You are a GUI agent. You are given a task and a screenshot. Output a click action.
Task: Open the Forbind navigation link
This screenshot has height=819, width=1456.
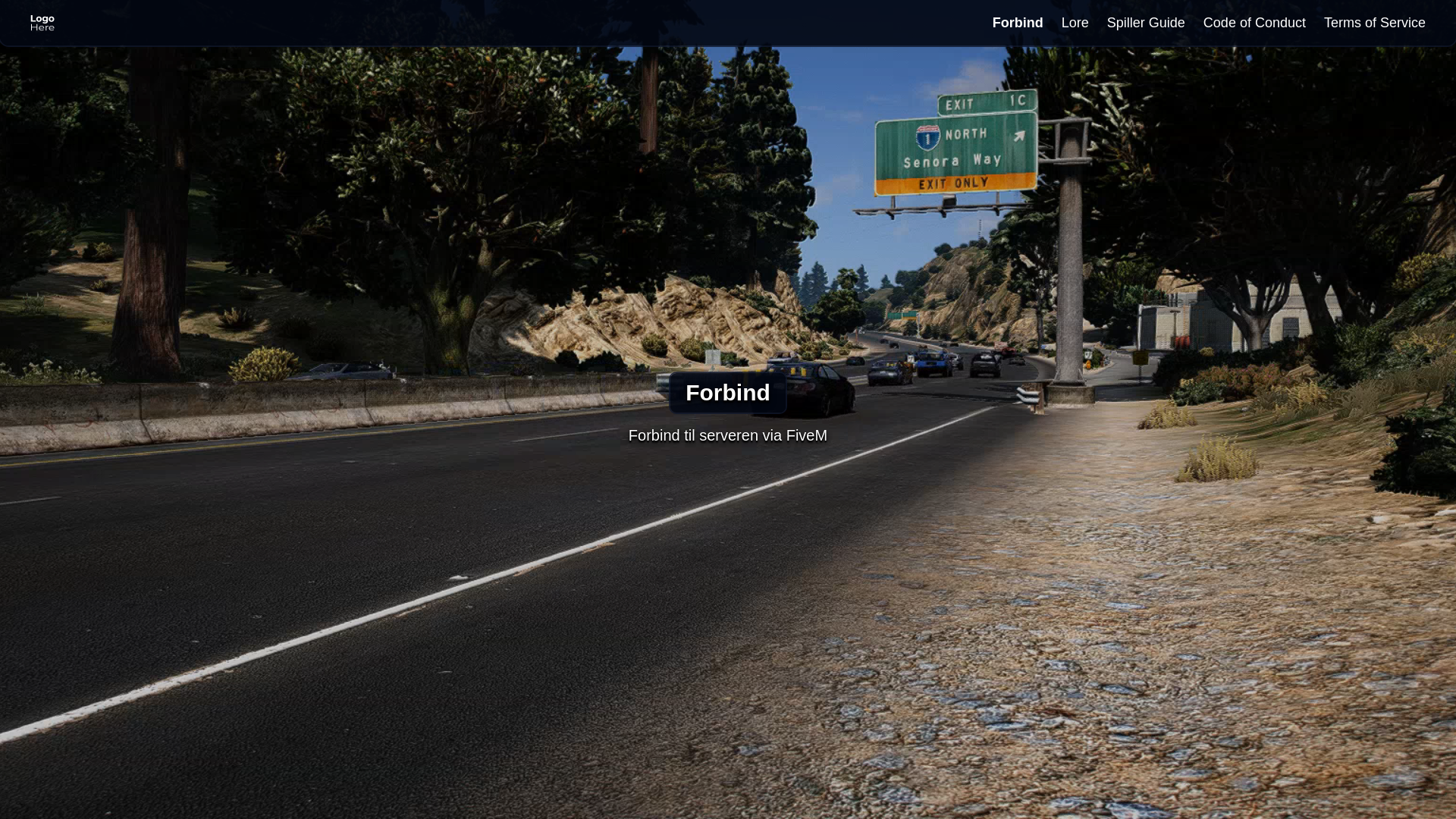[x=1017, y=23]
